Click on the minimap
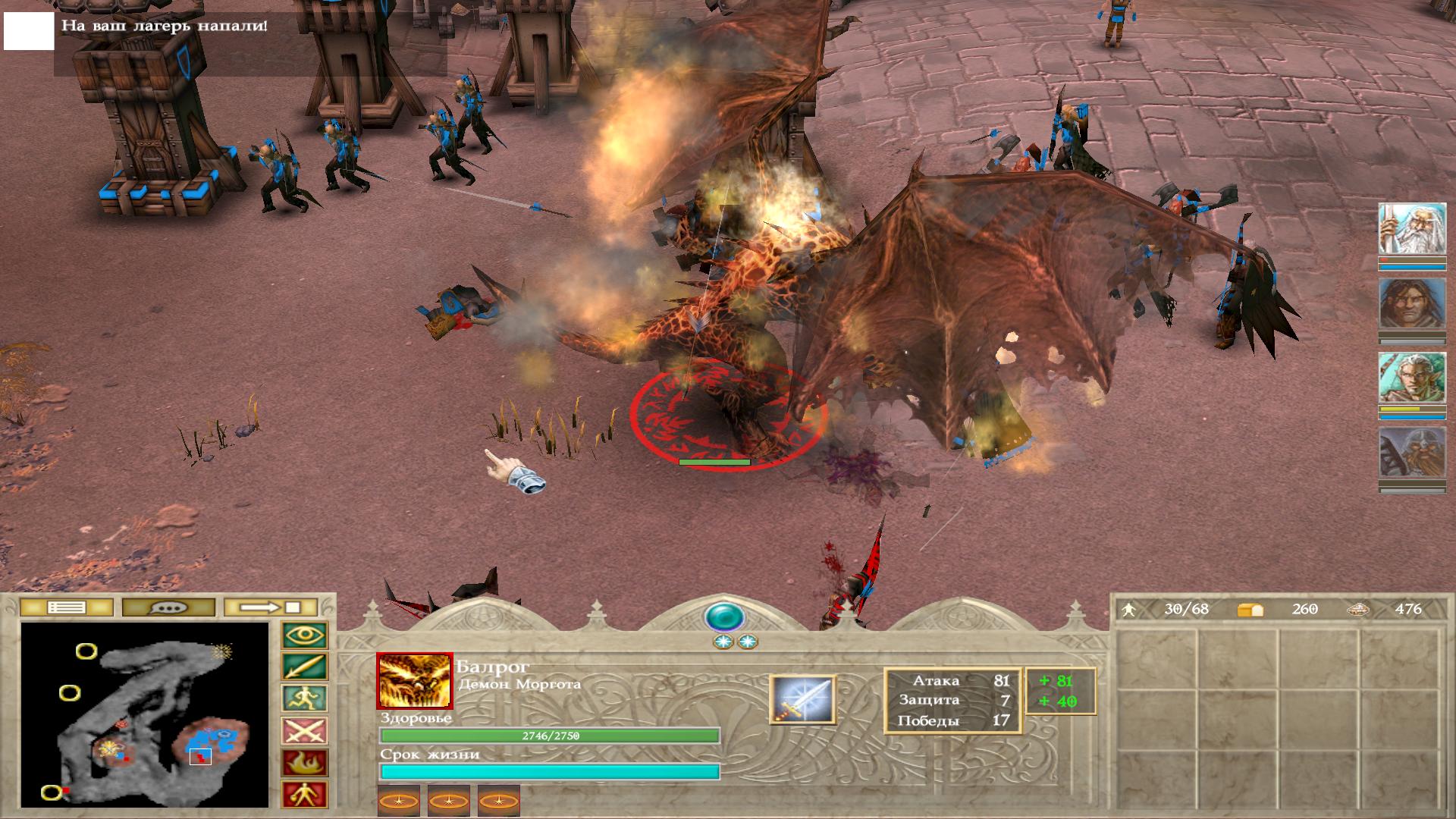Screen dimensions: 1456x819 coord(145,714)
